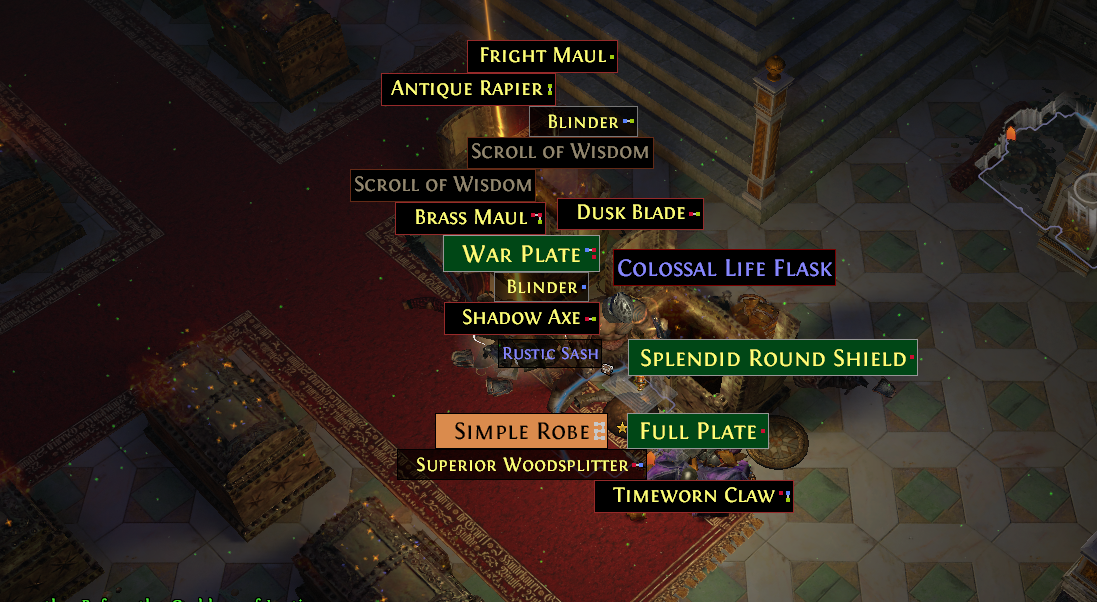Screen dimensions: 1097x602
Task: Click the Shadow Axe item label
Action: 521,319
